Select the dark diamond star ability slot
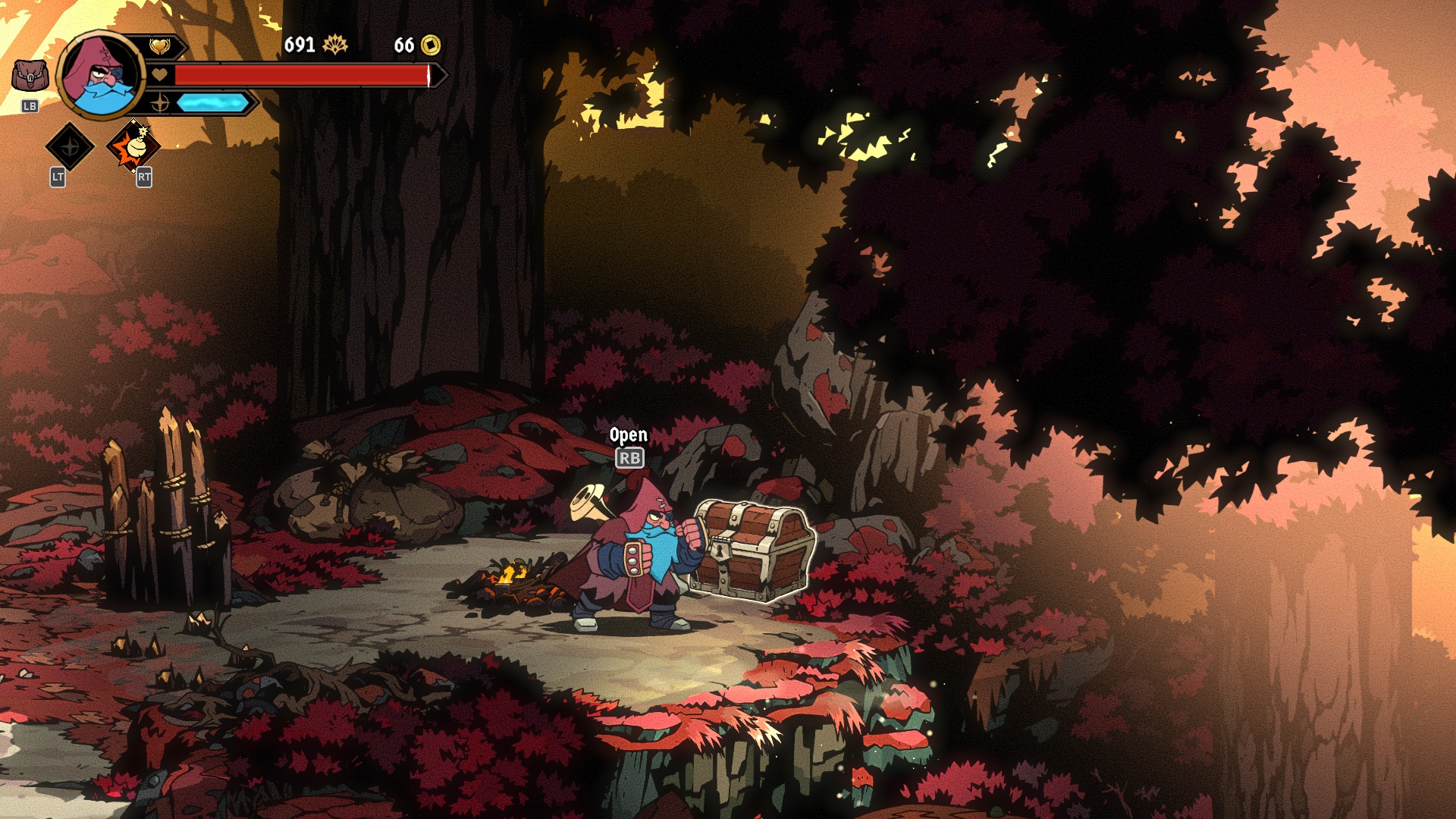The image size is (1456, 819). click(x=70, y=146)
